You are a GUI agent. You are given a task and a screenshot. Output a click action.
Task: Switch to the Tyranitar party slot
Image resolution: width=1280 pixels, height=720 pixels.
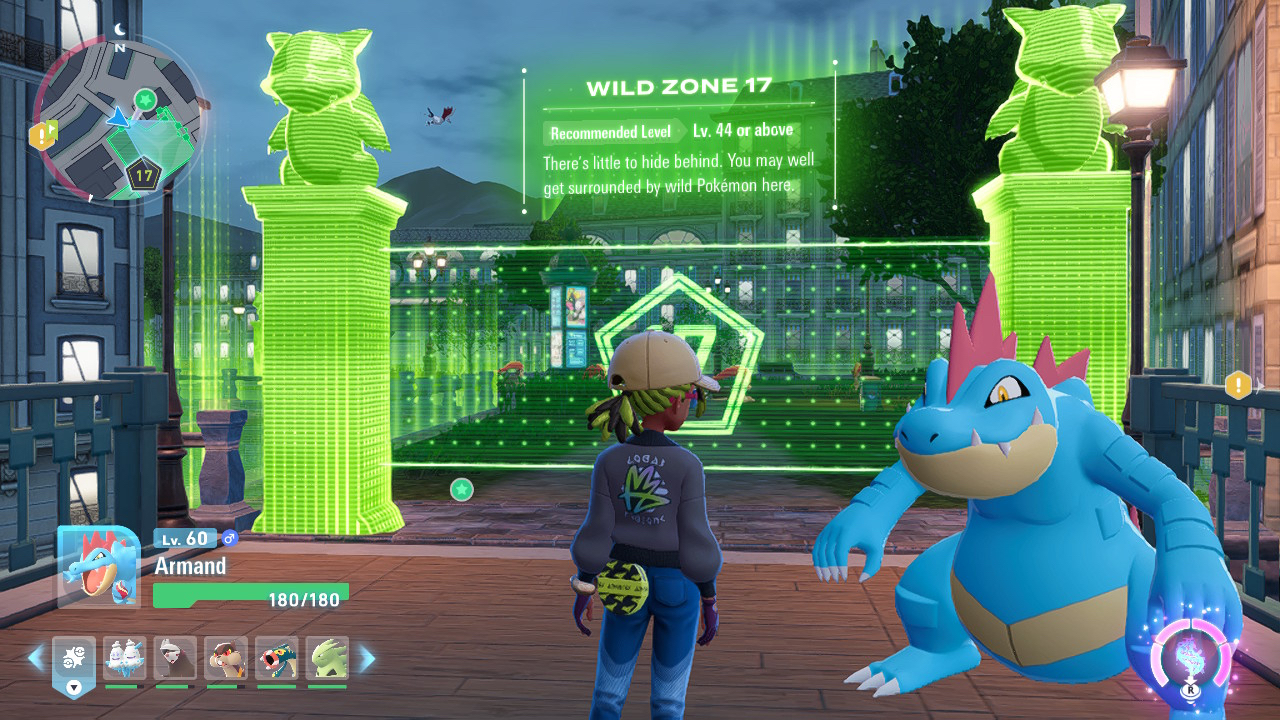(327, 658)
